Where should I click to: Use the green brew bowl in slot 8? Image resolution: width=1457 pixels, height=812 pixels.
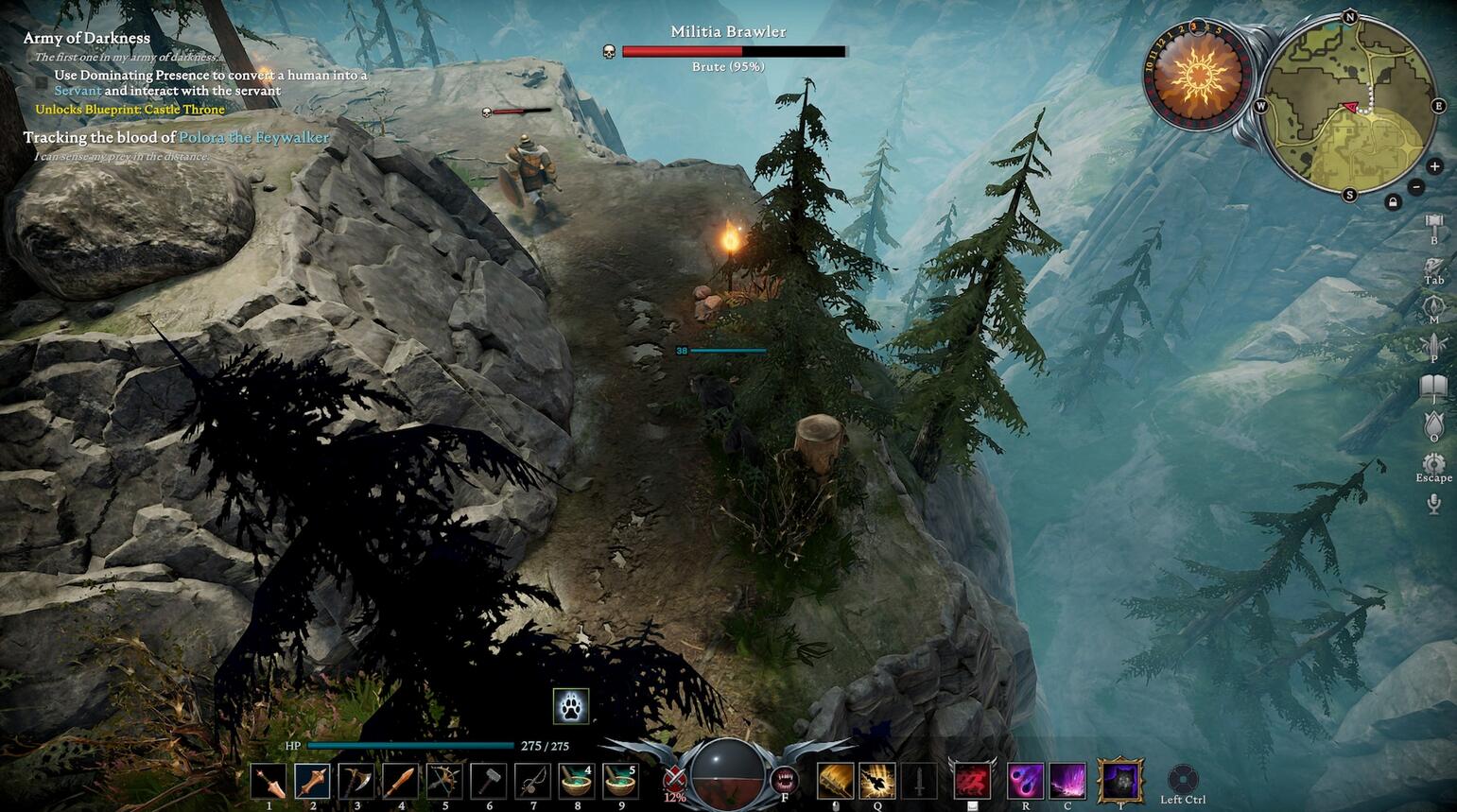click(576, 782)
